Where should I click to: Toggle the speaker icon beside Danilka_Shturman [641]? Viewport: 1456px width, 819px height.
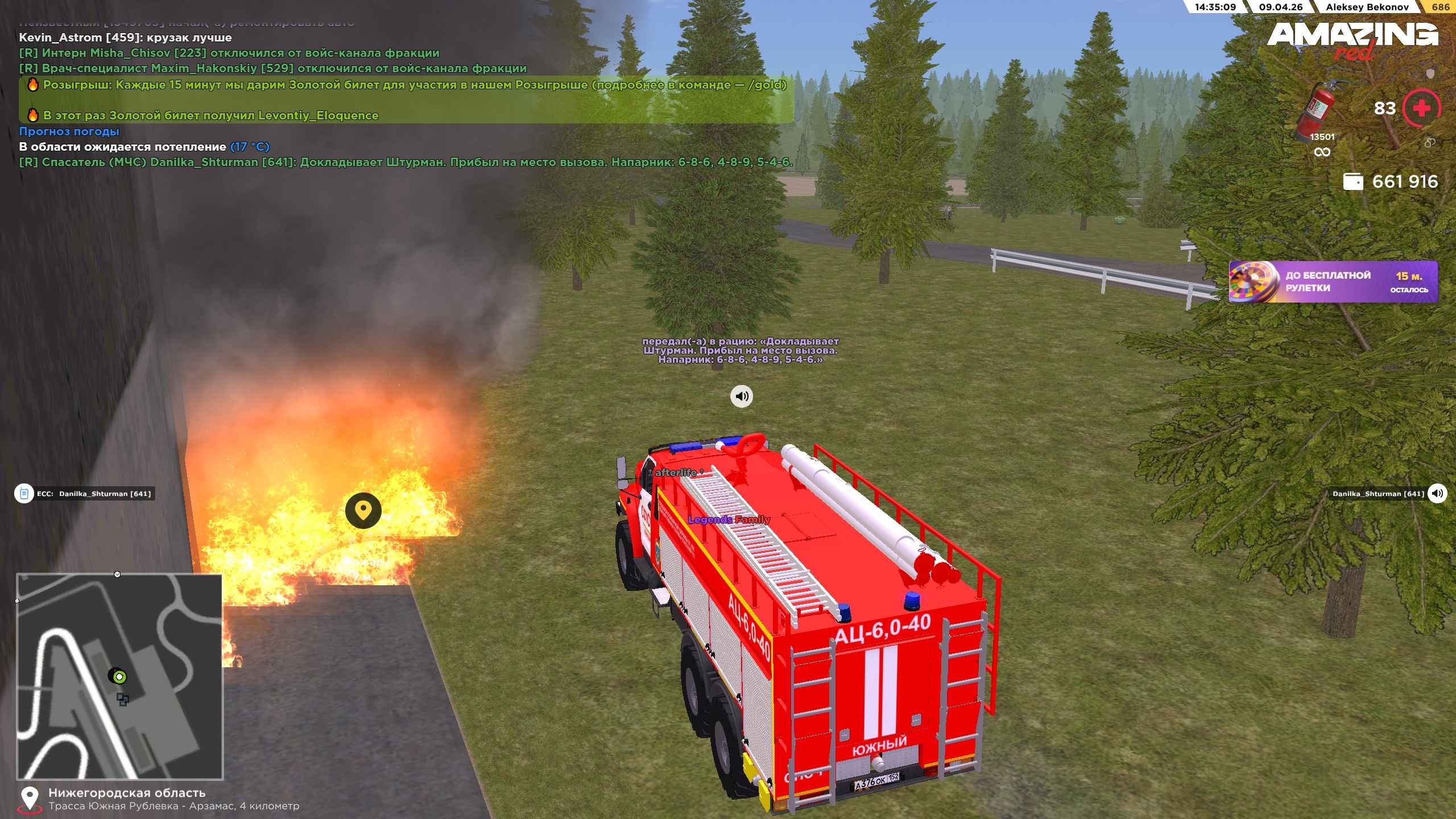pos(1437,494)
